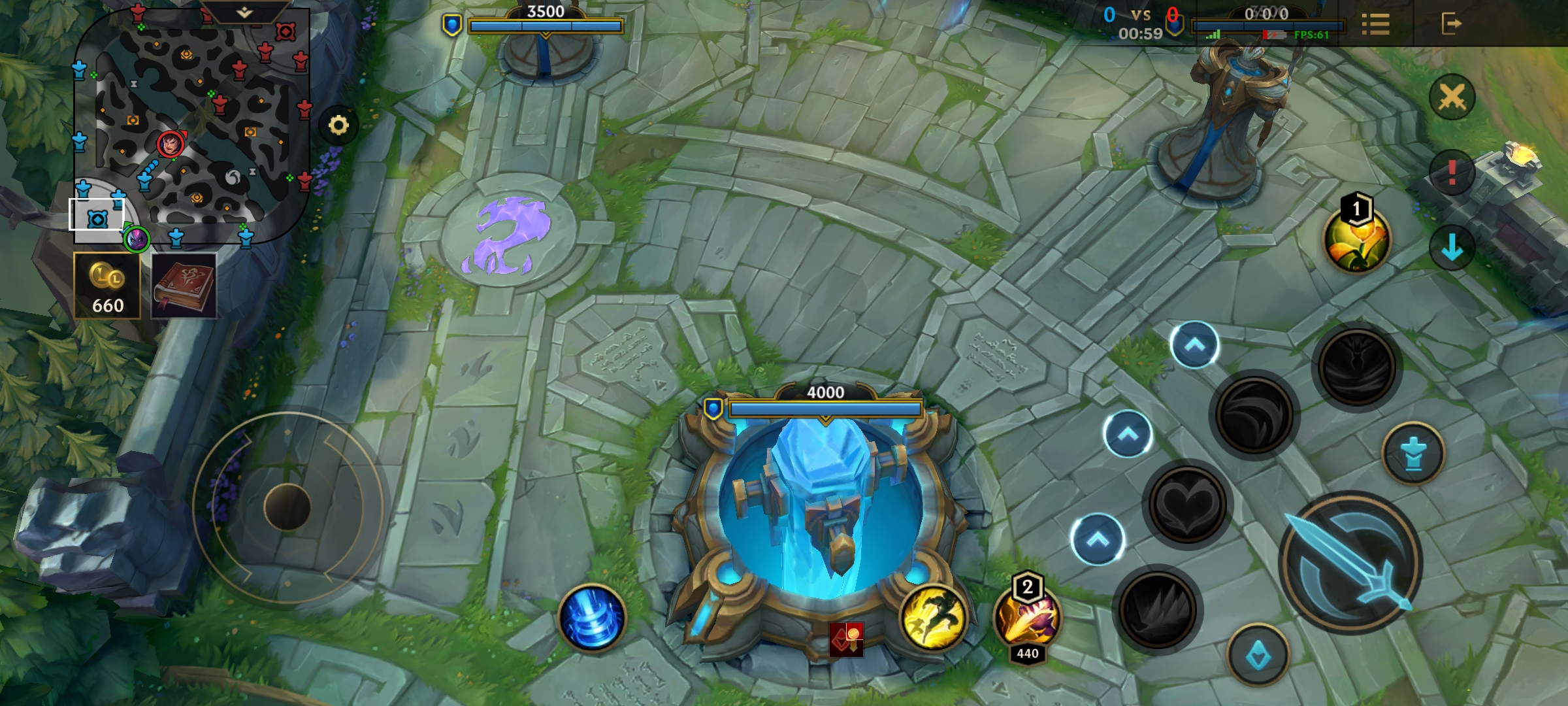Activate the dark ultimate ability icon

[1356, 367]
